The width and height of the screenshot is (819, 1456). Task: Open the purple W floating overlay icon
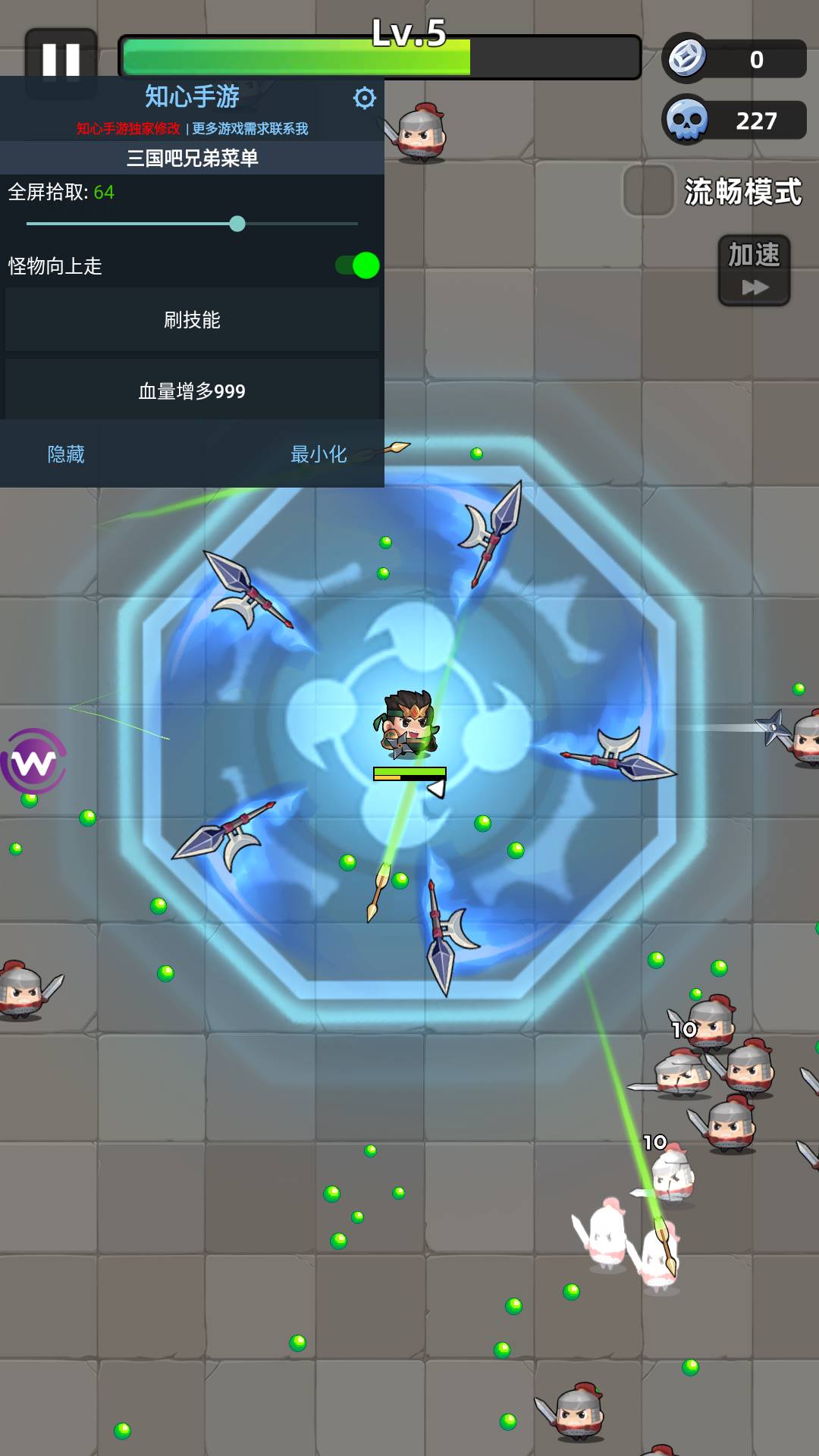(34, 761)
